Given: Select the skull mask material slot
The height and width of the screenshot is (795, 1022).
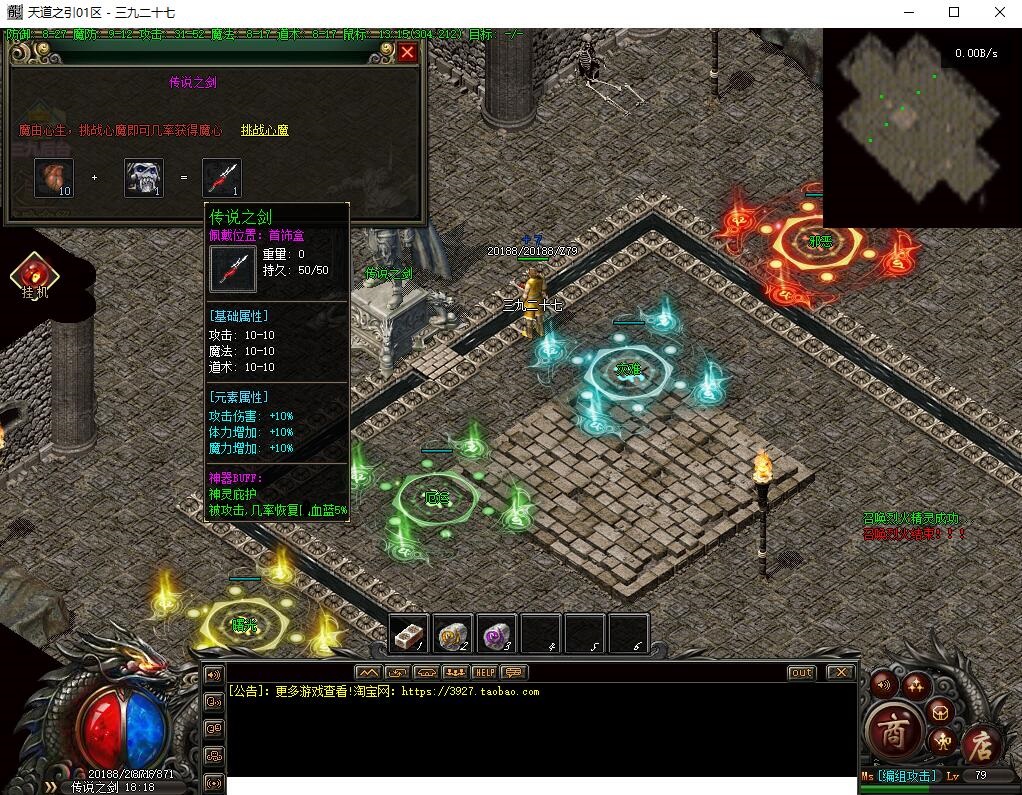Looking at the screenshot, I should (x=144, y=177).
